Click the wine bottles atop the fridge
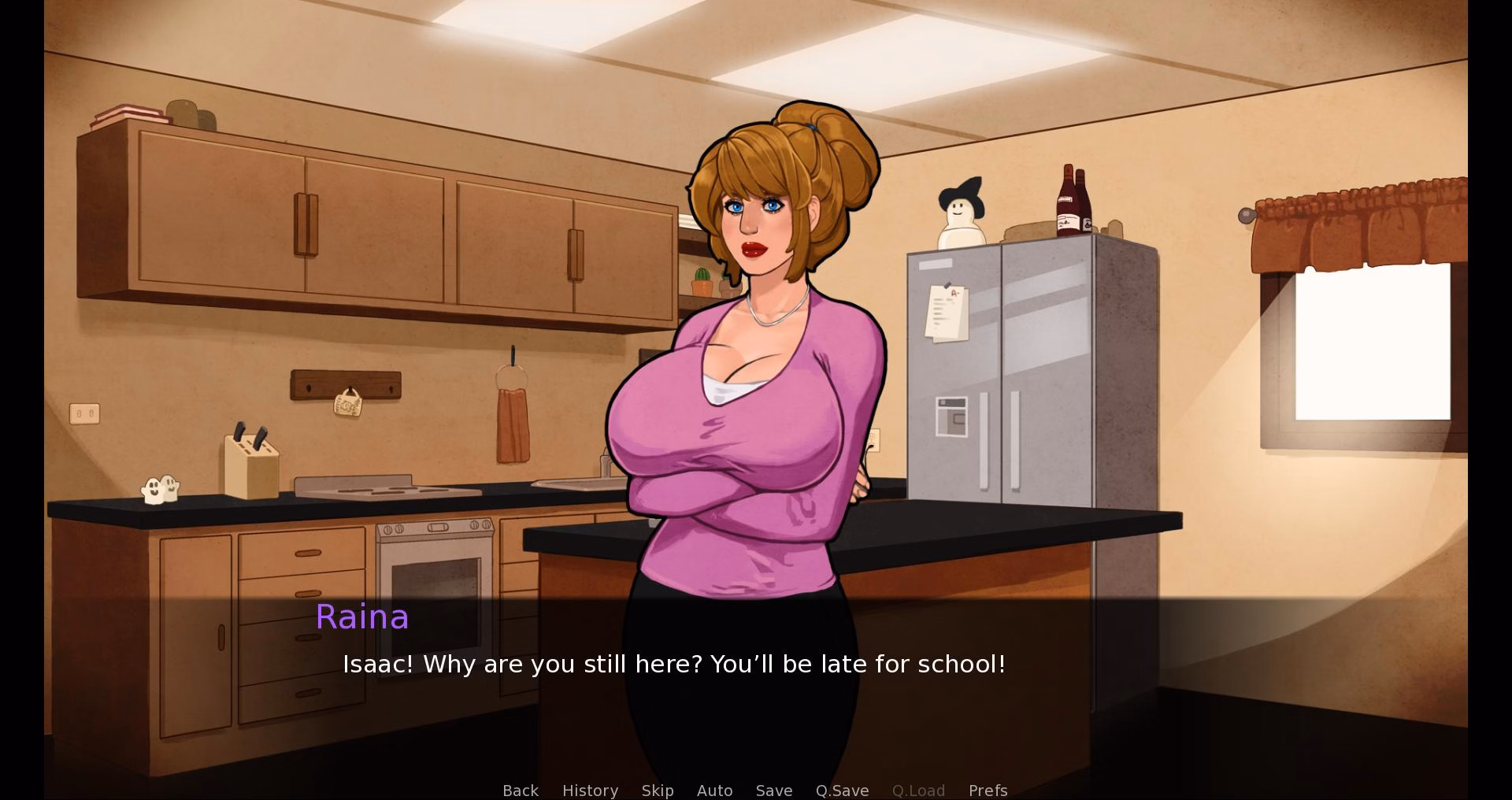The width and height of the screenshot is (1512, 800). [x=1073, y=199]
